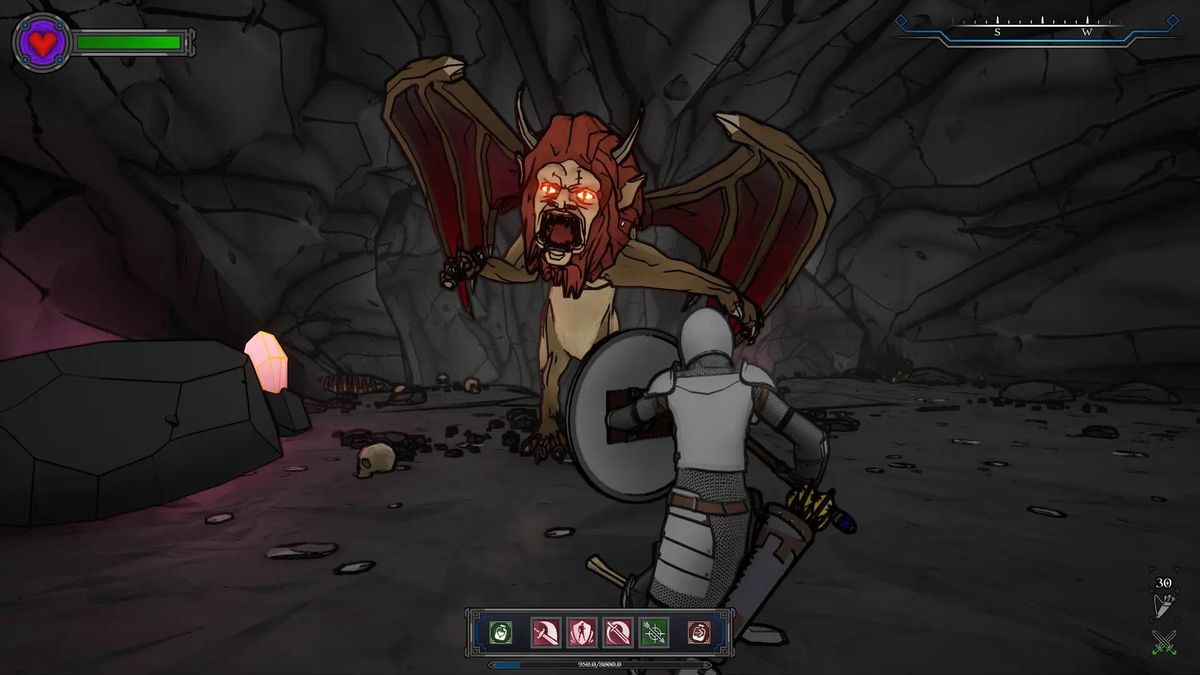Select the green aimed arrow shot ability
1200x675 pixels.
(x=653, y=632)
